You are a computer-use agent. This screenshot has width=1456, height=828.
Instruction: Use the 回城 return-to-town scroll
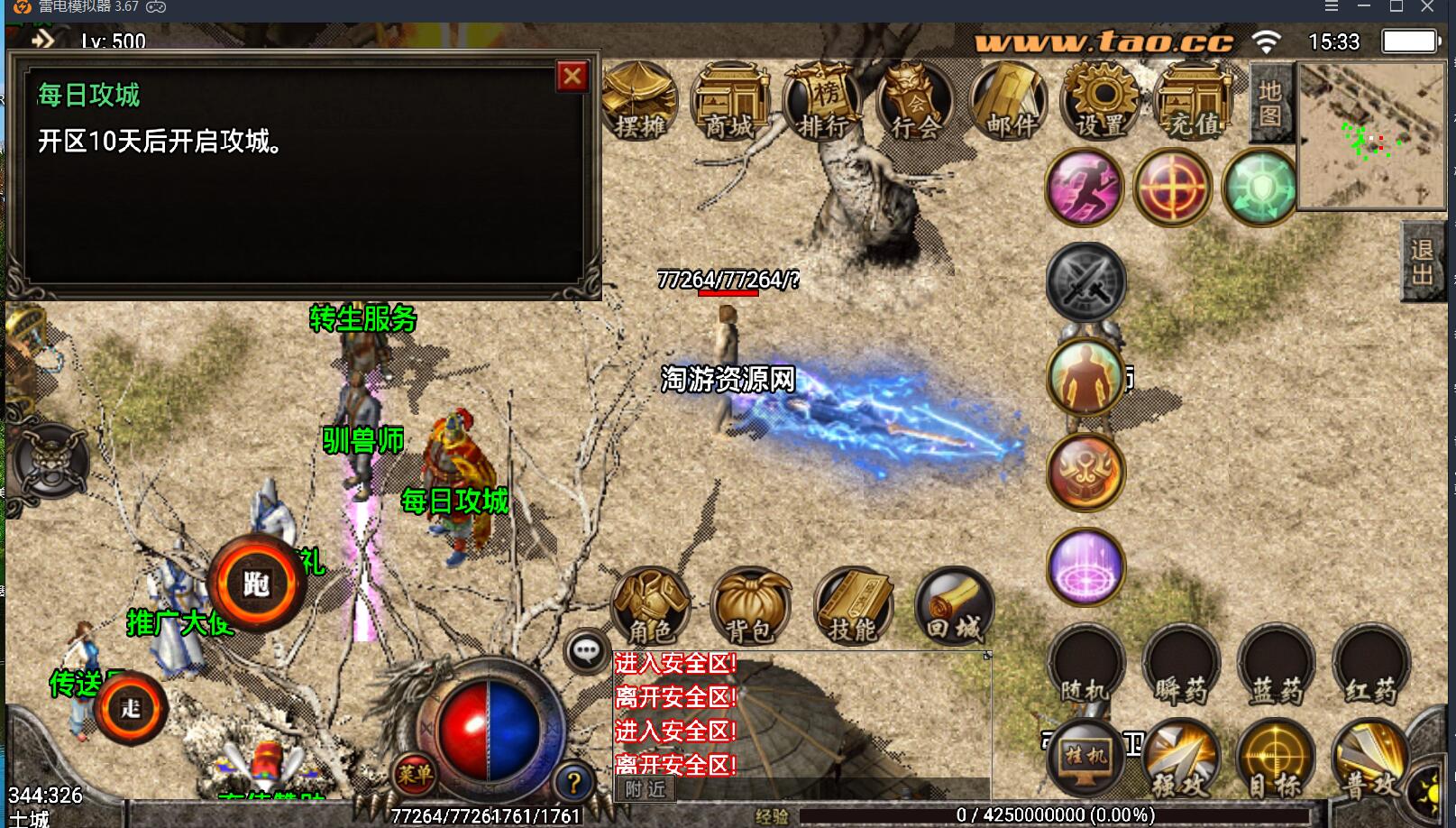tap(954, 605)
